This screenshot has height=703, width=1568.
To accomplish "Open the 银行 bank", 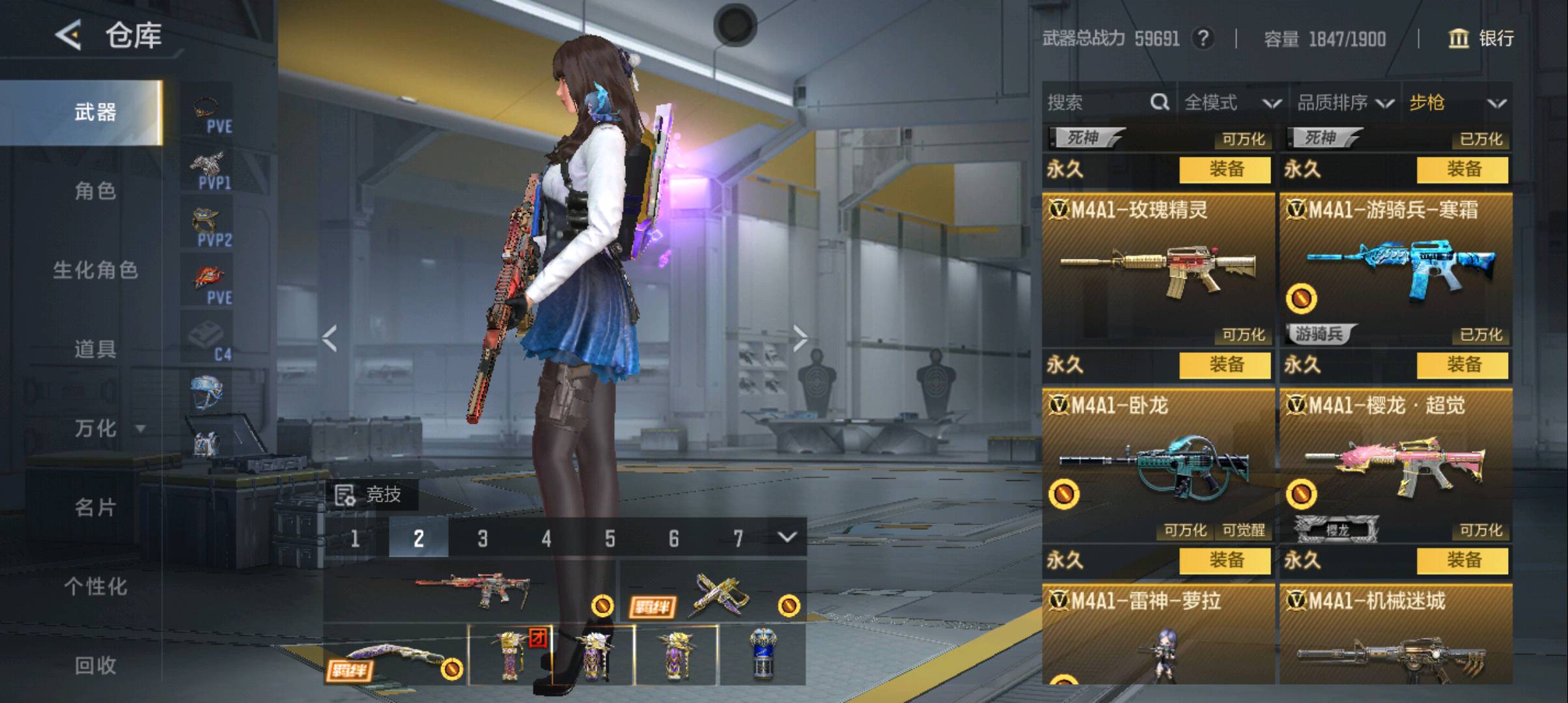I will [x=1481, y=38].
